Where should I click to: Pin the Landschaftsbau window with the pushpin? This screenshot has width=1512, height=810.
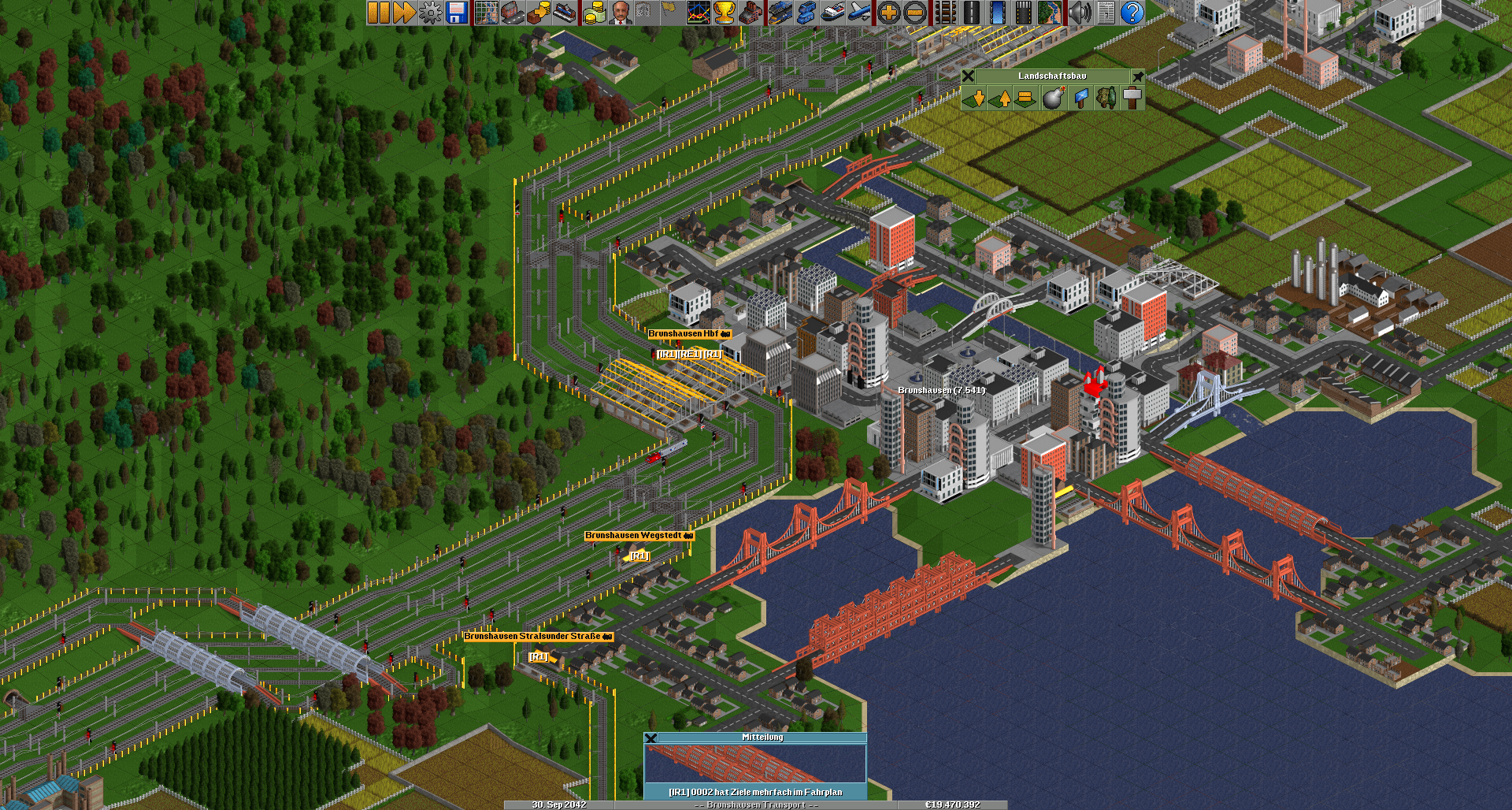pos(1138,76)
